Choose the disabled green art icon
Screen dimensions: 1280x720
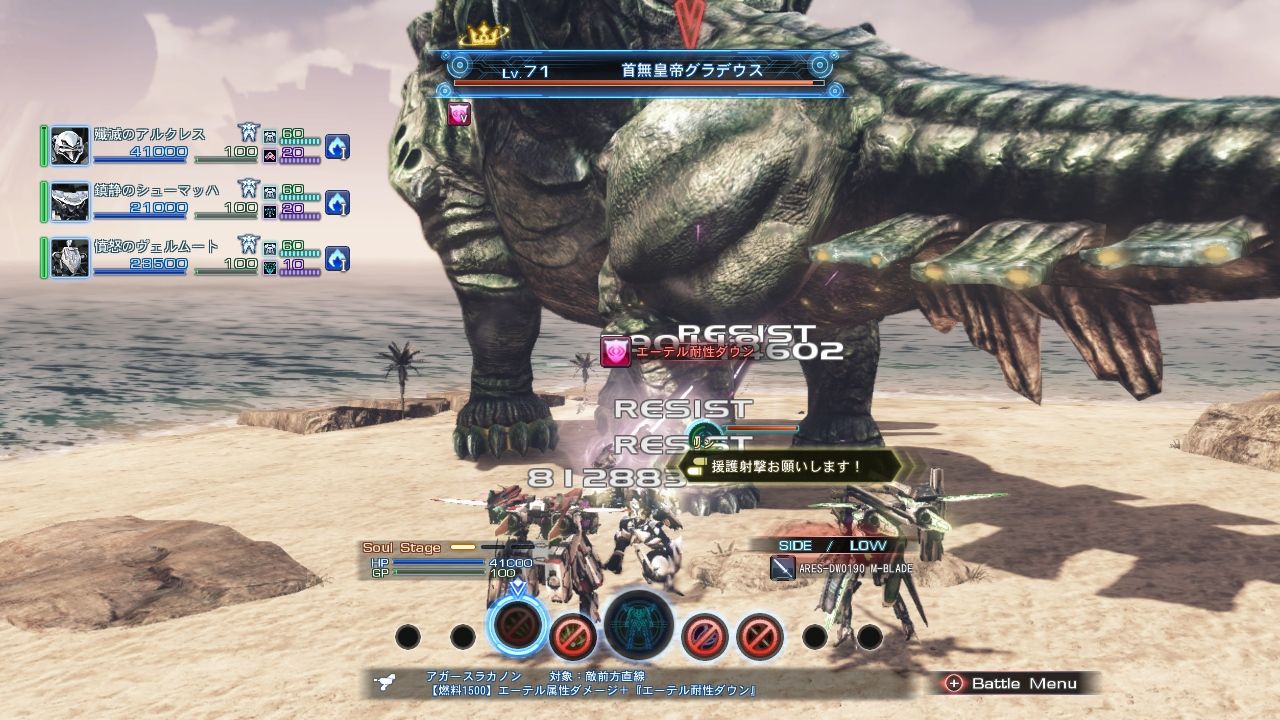[573, 635]
